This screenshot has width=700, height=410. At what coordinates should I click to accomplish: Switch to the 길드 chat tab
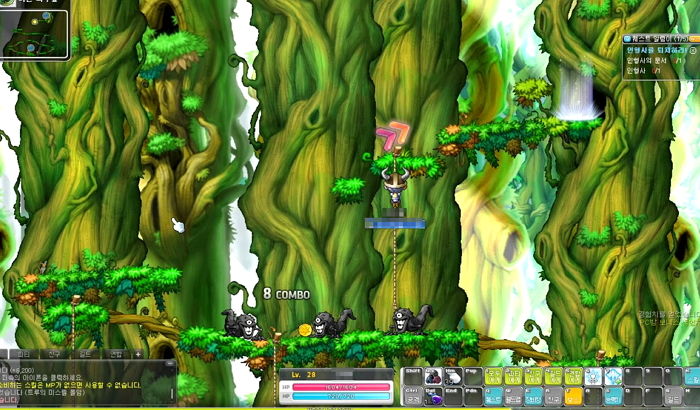84,354
